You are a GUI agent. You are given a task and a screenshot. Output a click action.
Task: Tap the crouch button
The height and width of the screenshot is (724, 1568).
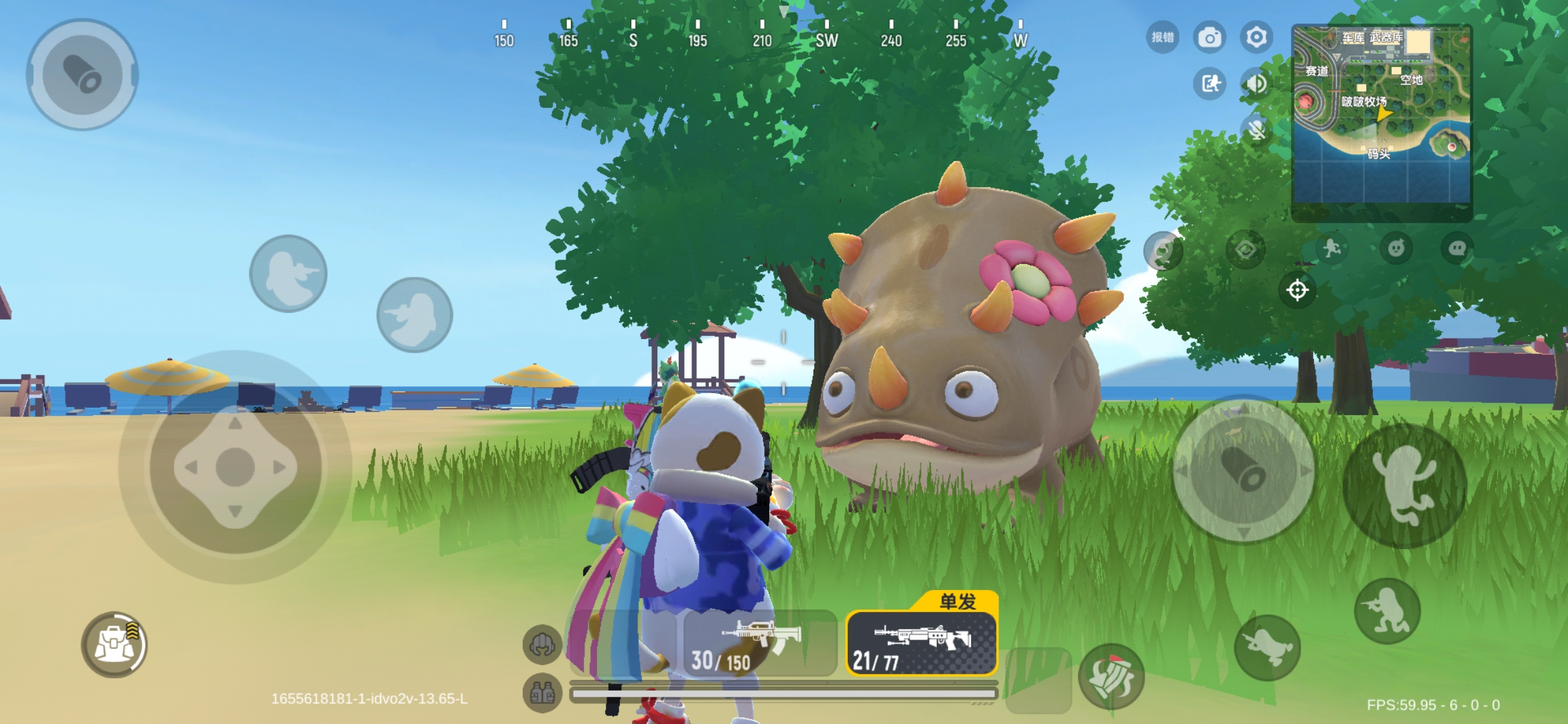click(1387, 611)
